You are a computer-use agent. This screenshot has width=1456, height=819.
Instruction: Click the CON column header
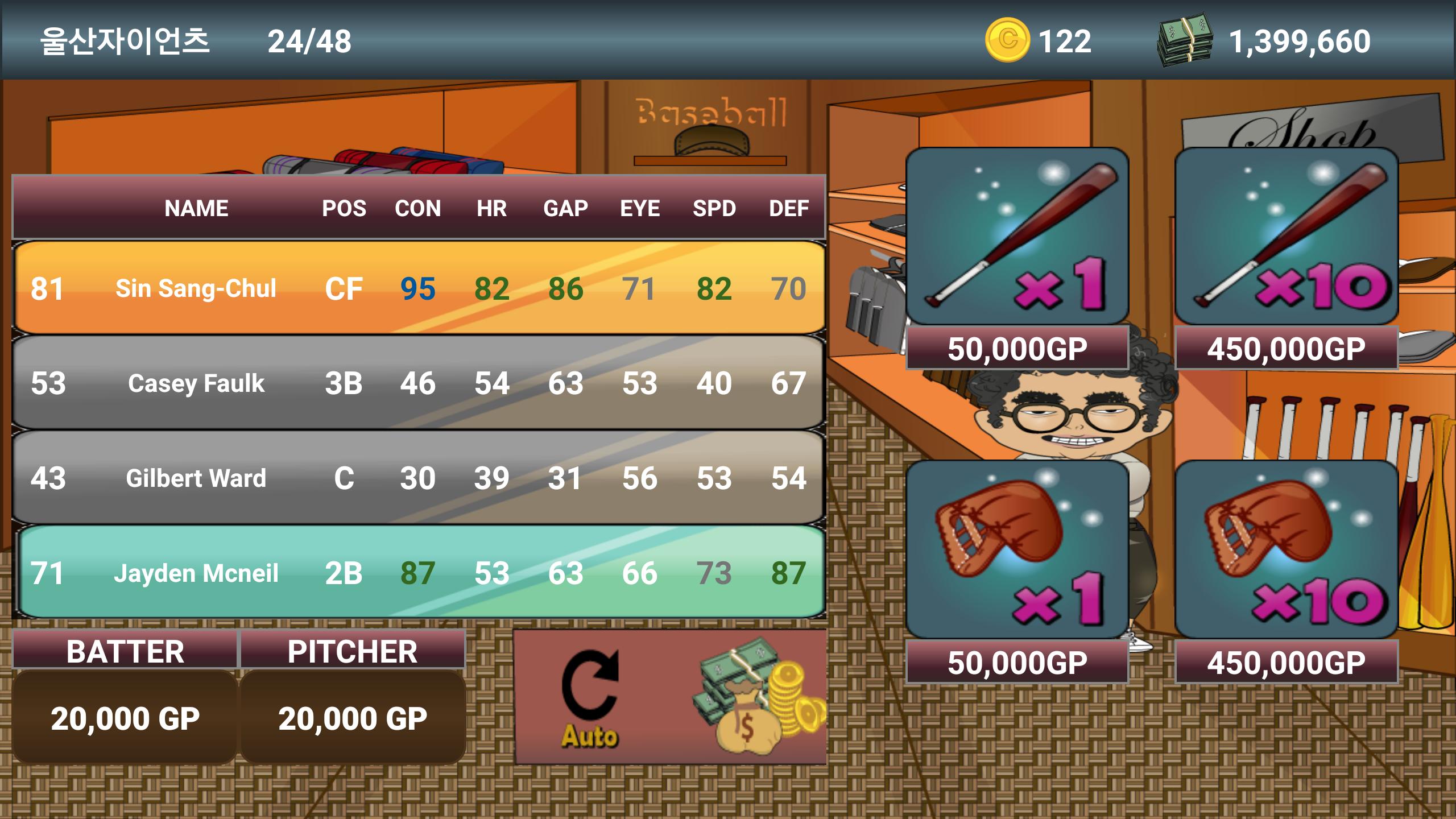(x=419, y=208)
